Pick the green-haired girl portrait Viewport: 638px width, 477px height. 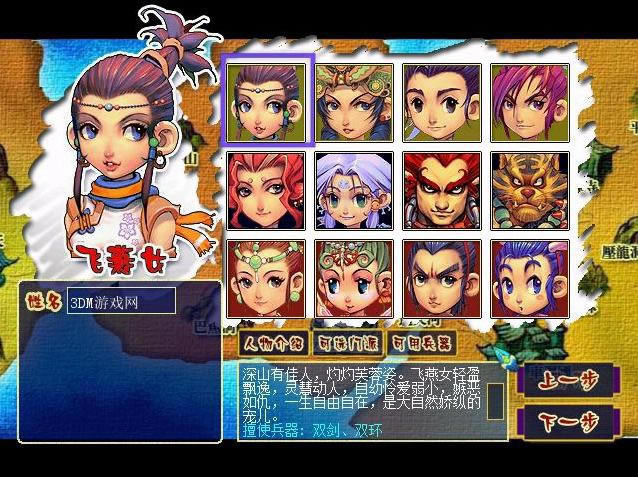point(354,278)
